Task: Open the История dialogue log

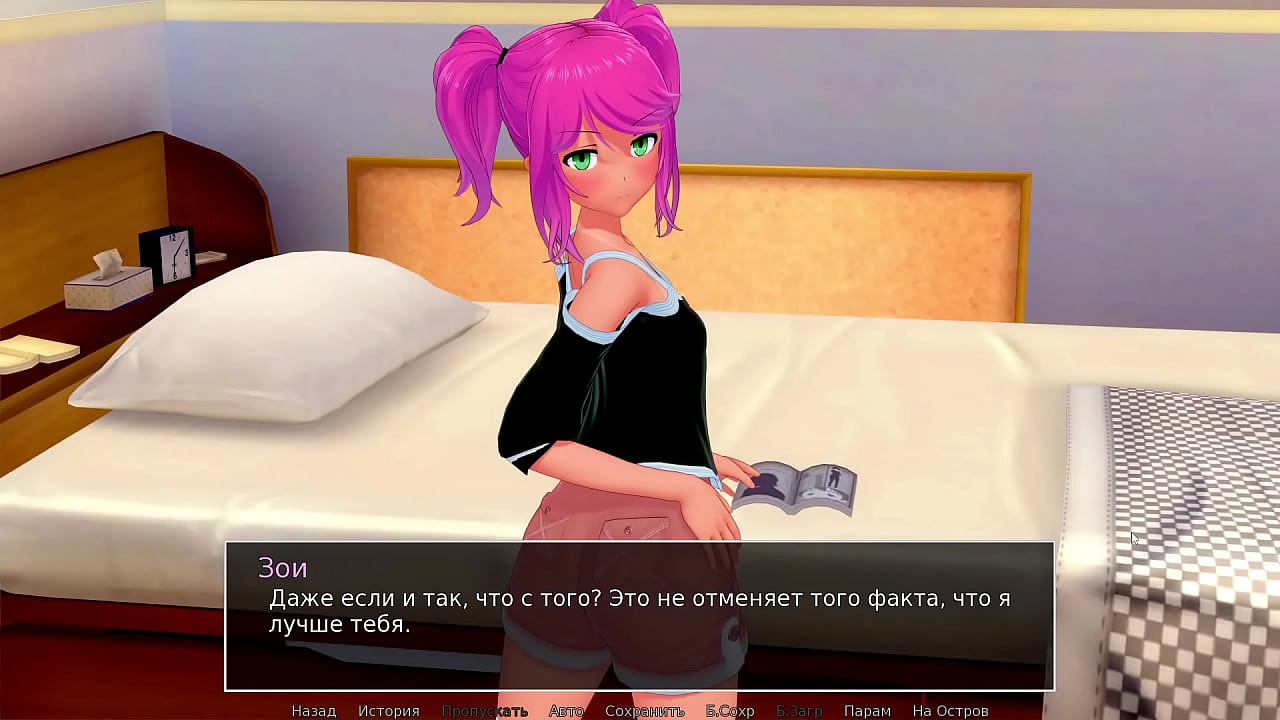Action: [389, 711]
